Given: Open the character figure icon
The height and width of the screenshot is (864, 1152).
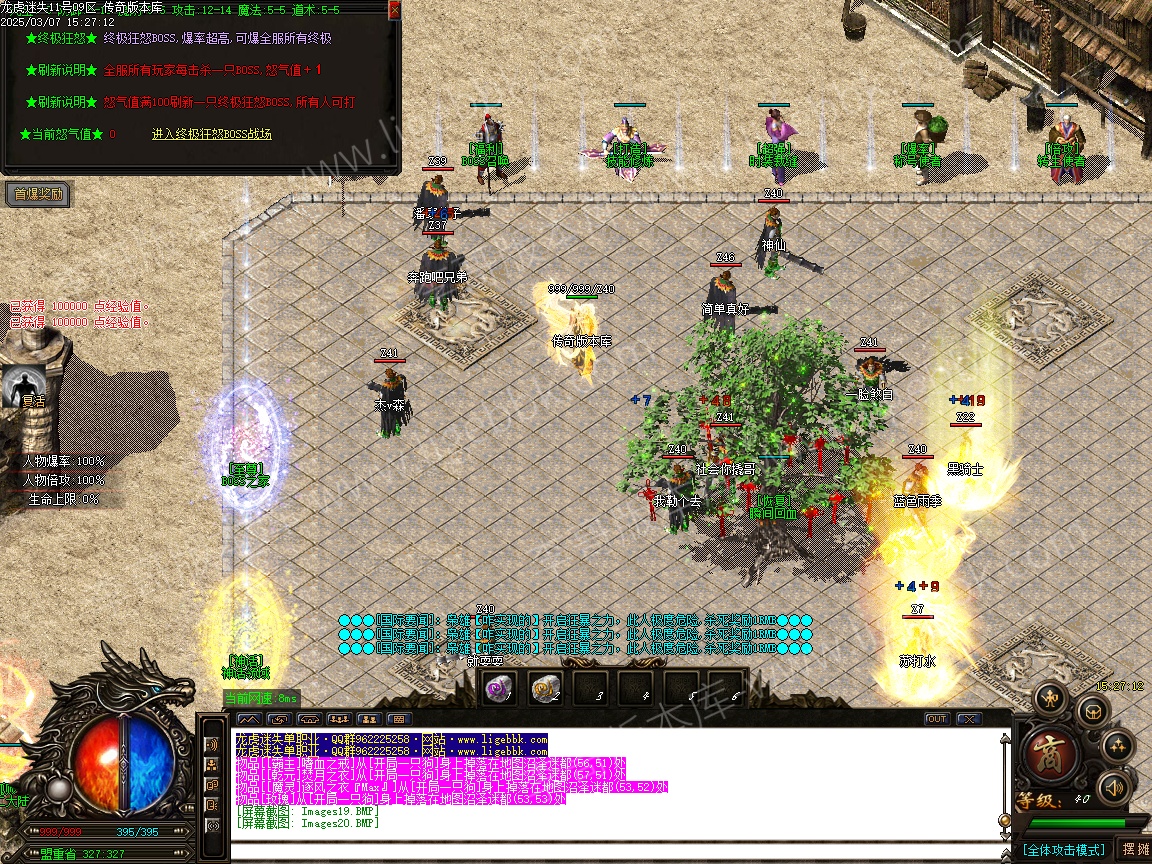Looking at the screenshot, I should tap(1049, 697).
